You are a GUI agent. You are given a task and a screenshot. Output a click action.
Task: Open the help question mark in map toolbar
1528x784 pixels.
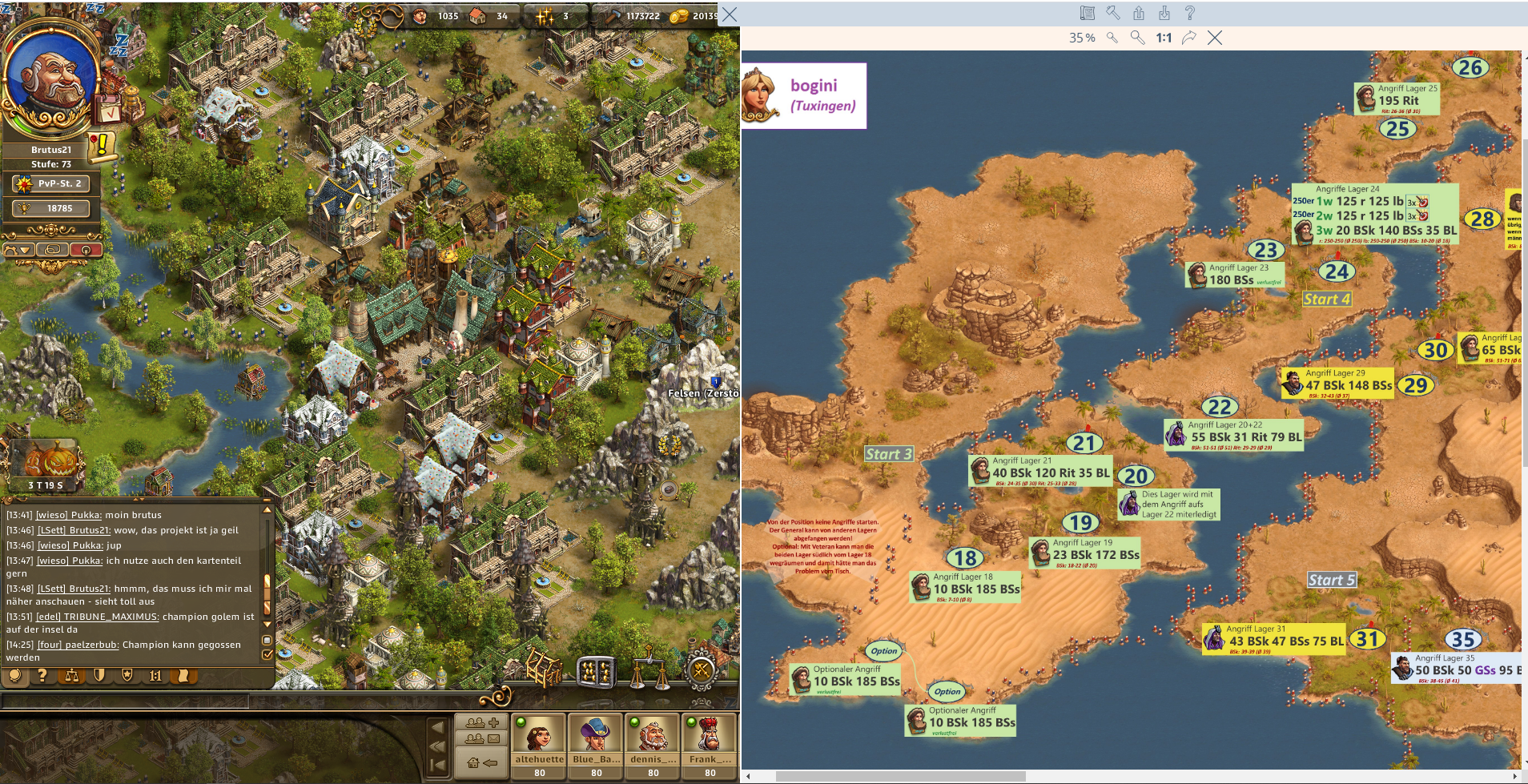(1190, 13)
